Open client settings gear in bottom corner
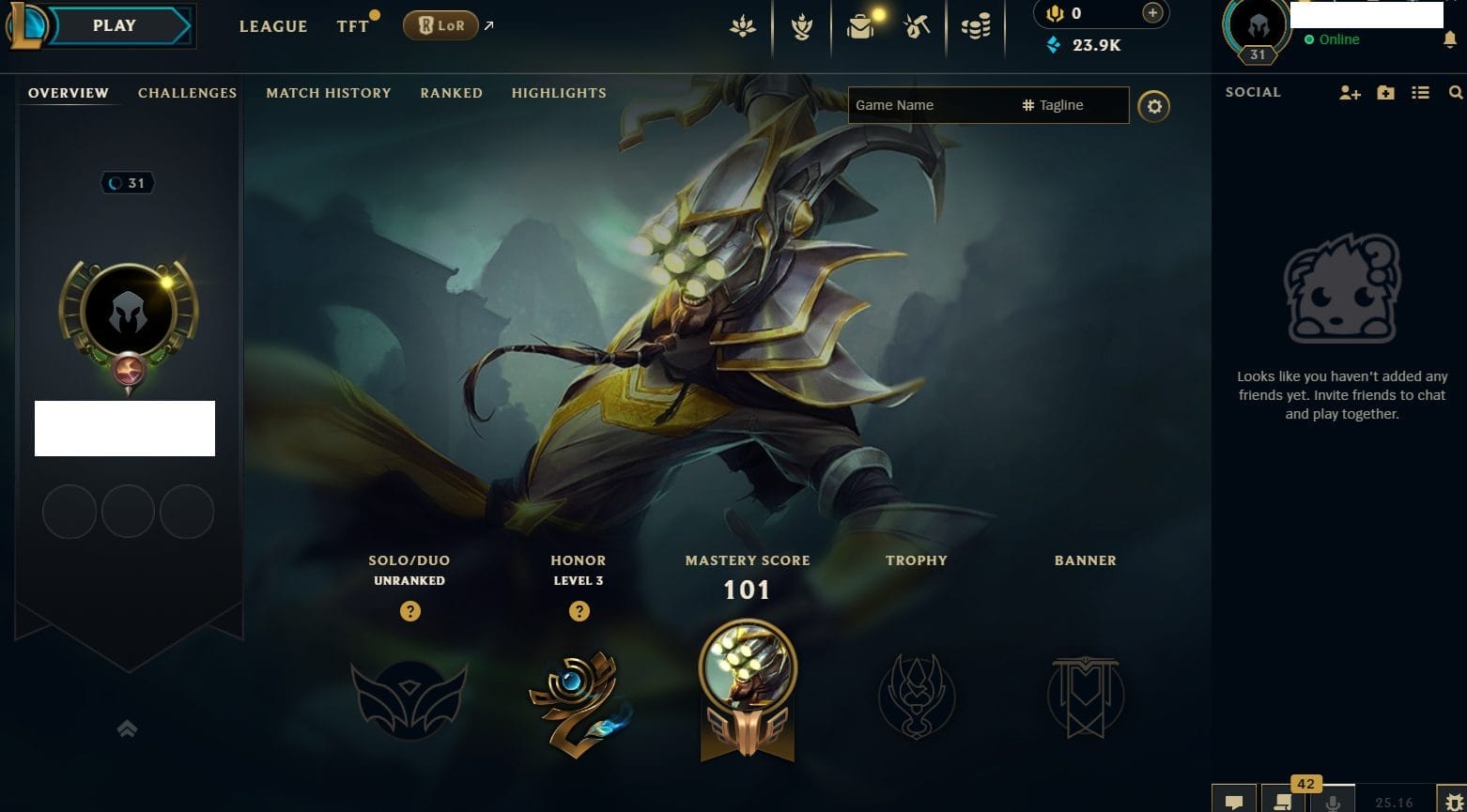Image resolution: width=1467 pixels, height=812 pixels. [x=1450, y=802]
